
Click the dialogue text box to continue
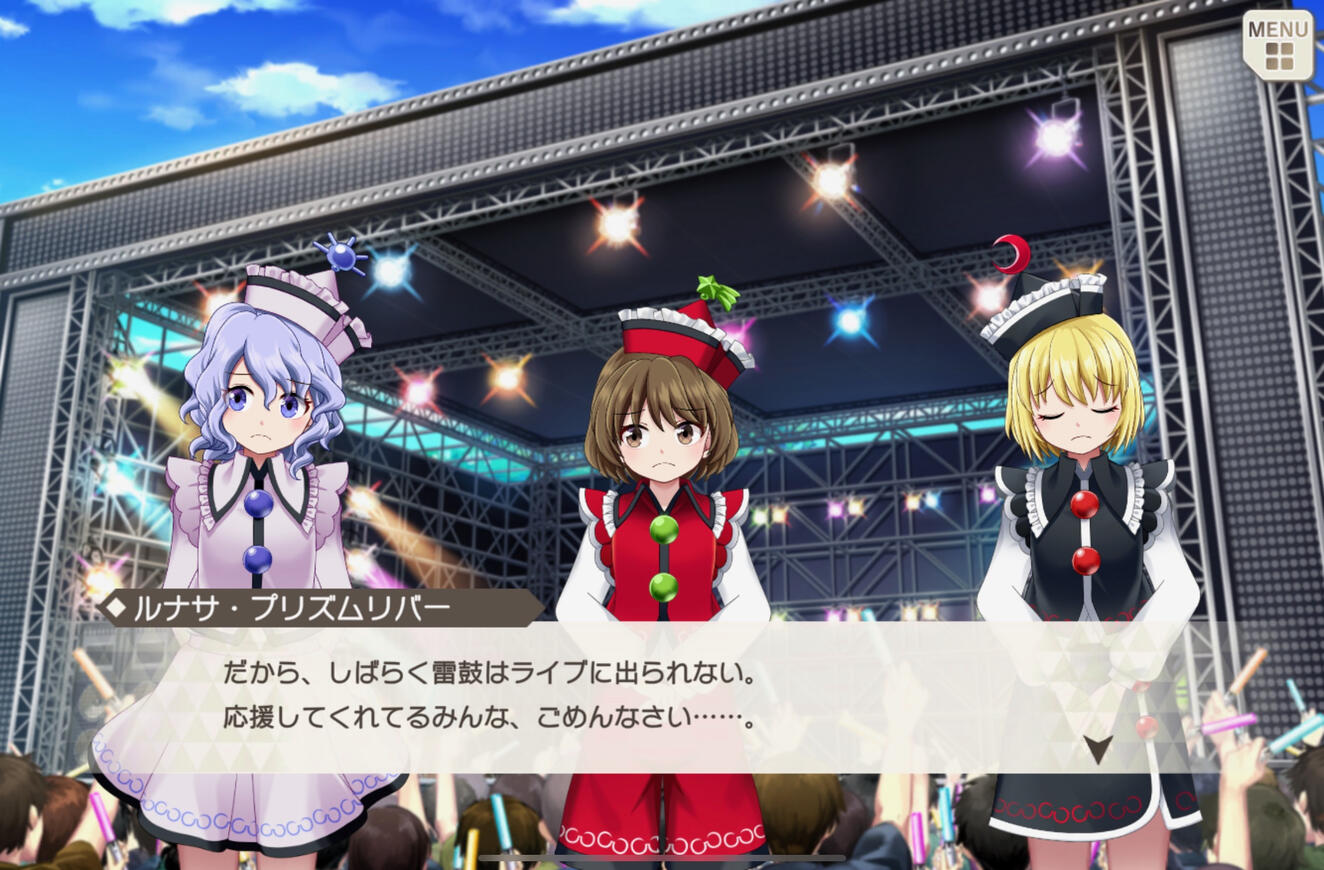pos(650,700)
